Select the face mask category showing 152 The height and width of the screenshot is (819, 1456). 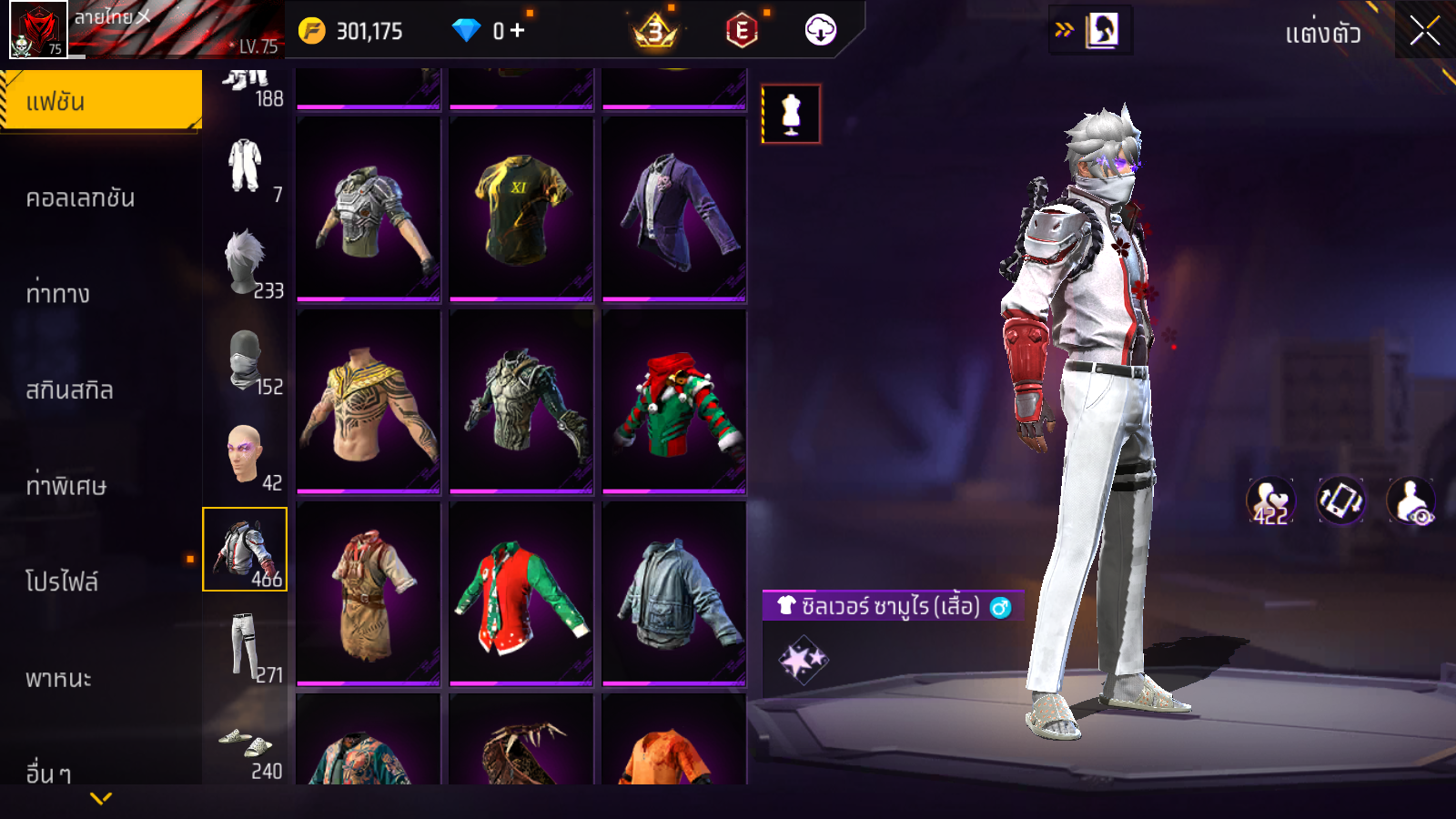tap(246, 360)
